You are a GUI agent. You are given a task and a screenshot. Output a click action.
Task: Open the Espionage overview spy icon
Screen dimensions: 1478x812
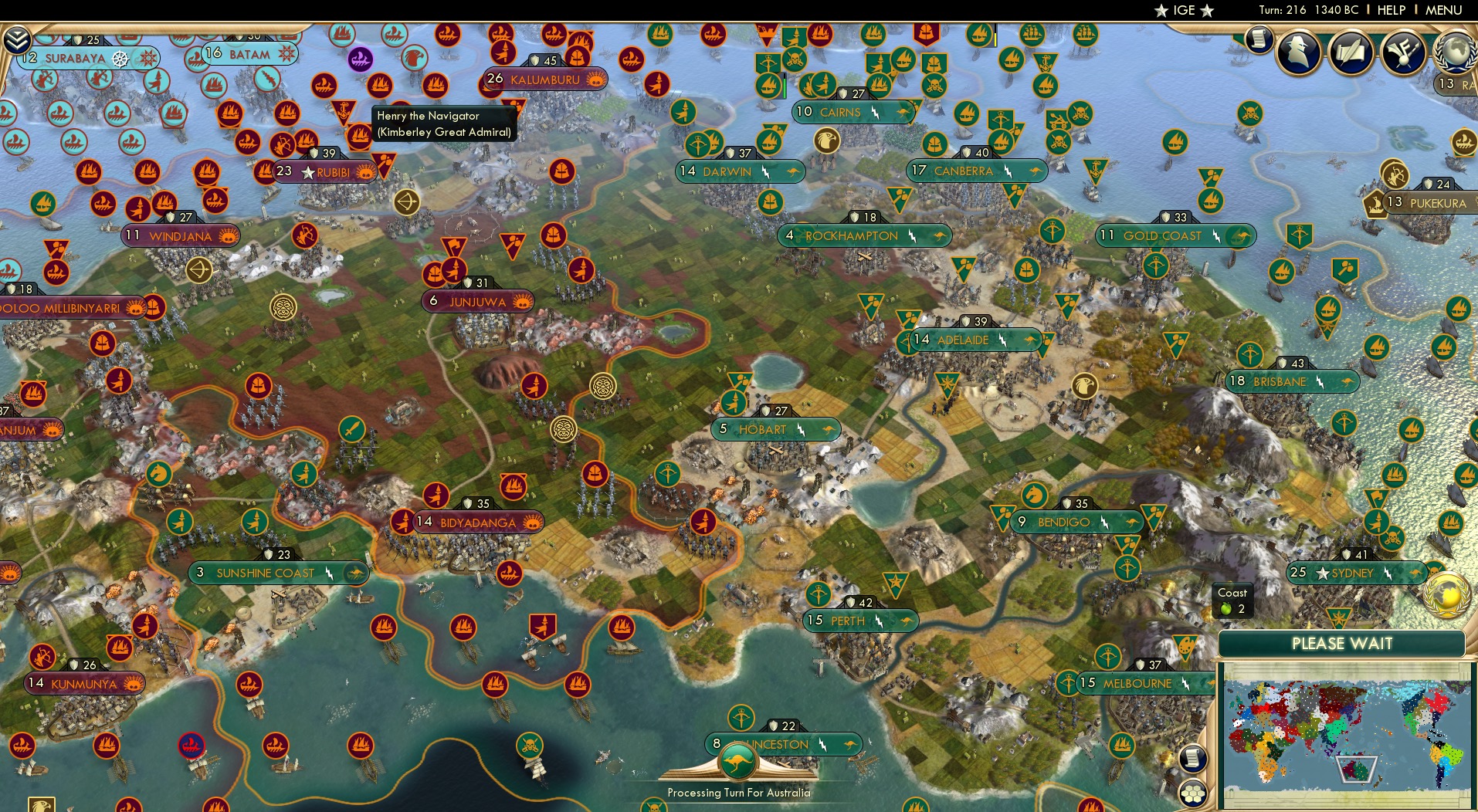(x=1297, y=52)
